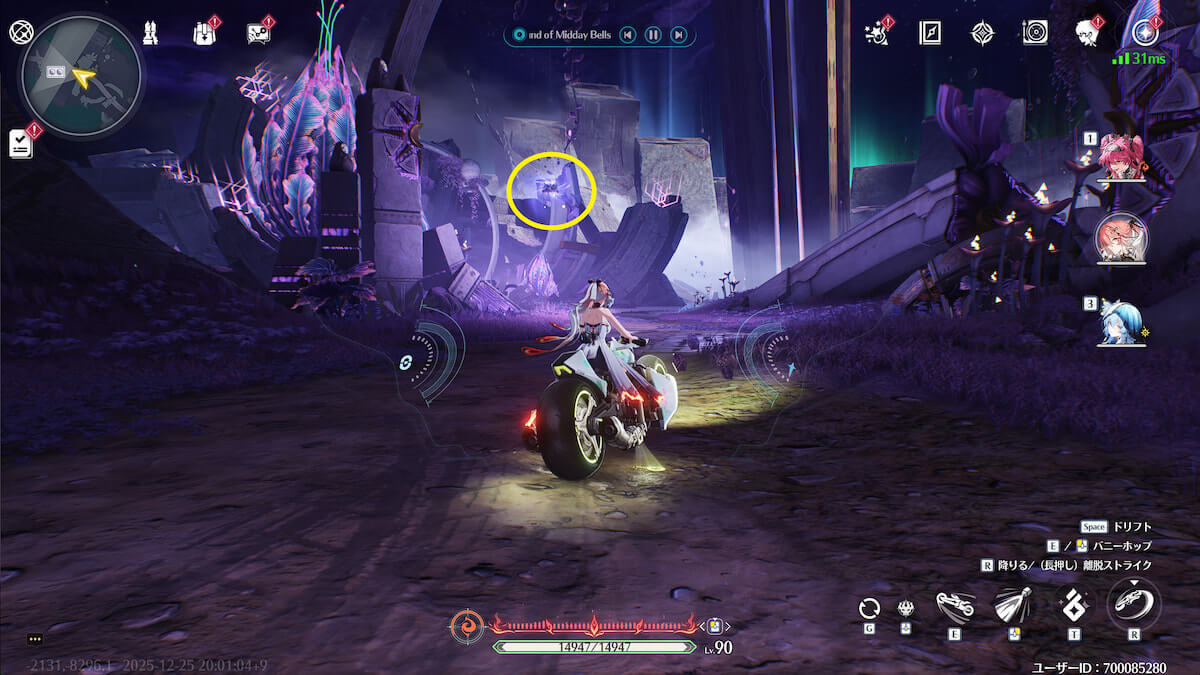
Task: Skip to next music track
Action: (x=679, y=35)
